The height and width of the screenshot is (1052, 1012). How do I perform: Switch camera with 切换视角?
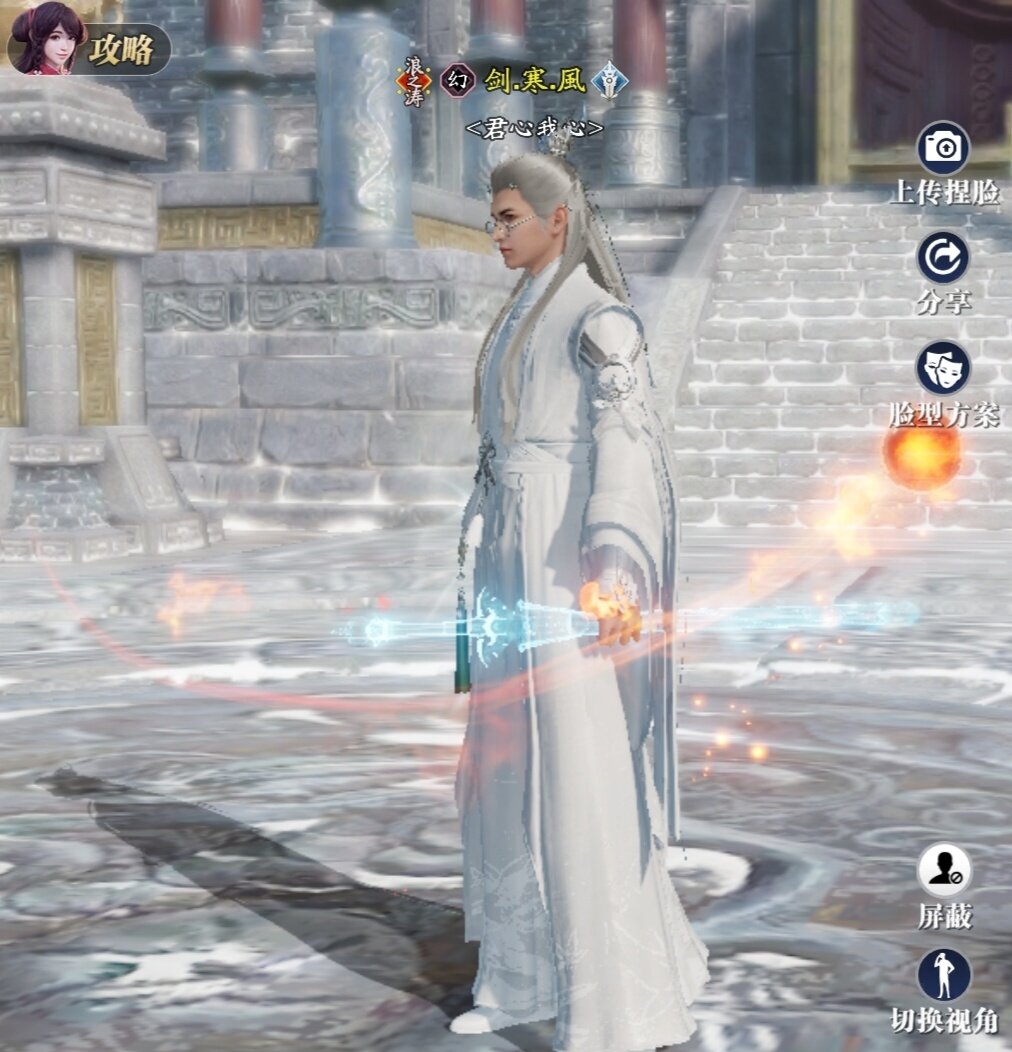point(944,975)
